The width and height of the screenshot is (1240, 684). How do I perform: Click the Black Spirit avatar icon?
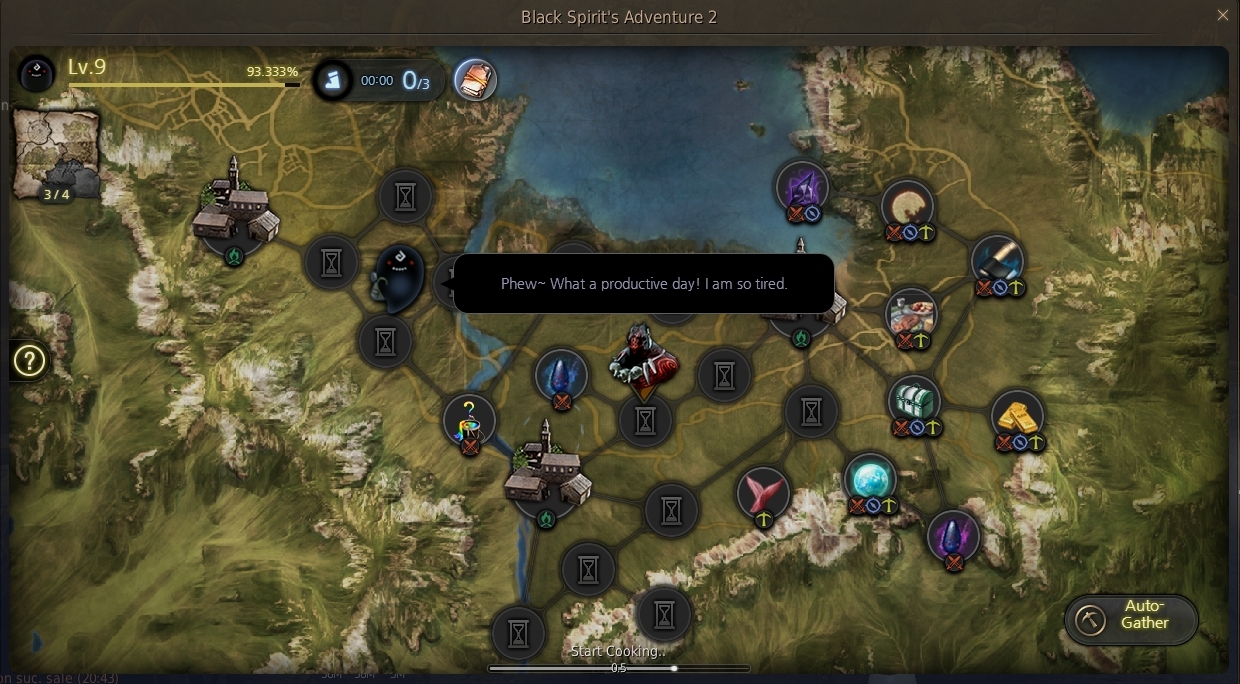pyautogui.click(x=37, y=72)
